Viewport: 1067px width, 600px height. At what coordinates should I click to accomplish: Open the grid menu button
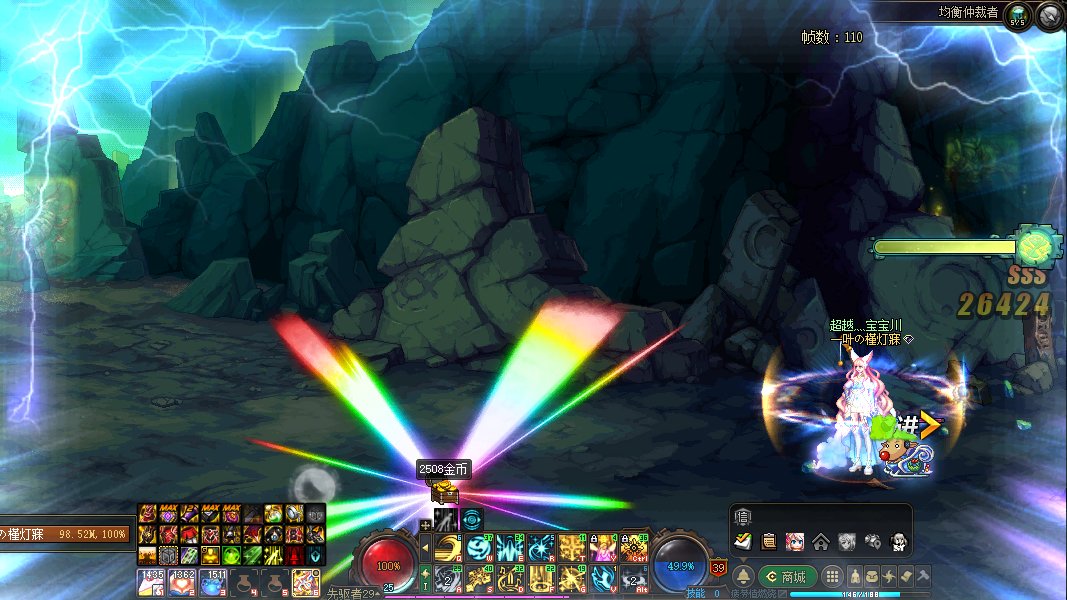pyautogui.click(x=832, y=577)
